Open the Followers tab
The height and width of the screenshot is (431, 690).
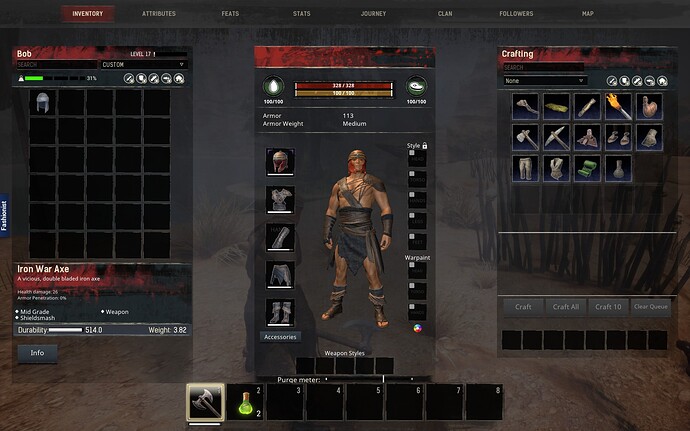tap(517, 14)
